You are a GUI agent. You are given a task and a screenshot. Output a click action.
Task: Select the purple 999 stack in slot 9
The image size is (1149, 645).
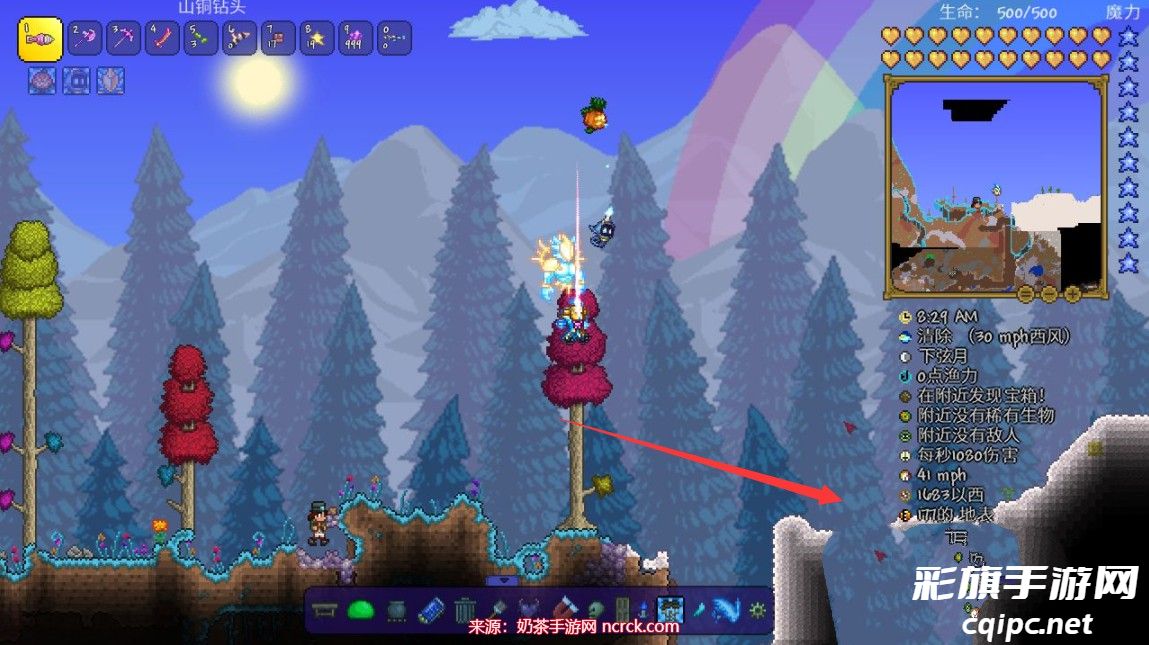click(x=355, y=39)
